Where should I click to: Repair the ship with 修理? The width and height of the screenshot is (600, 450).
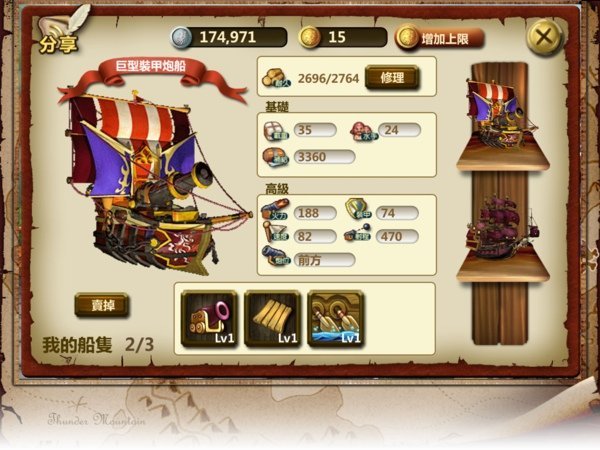pyautogui.click(x=390, y=77)
